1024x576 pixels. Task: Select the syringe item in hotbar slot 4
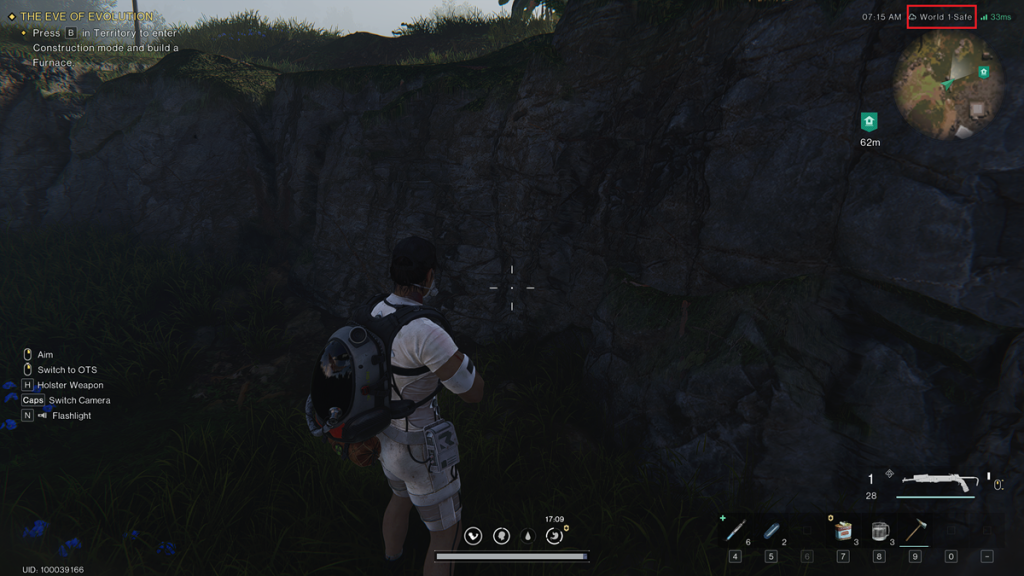(735, 531)
